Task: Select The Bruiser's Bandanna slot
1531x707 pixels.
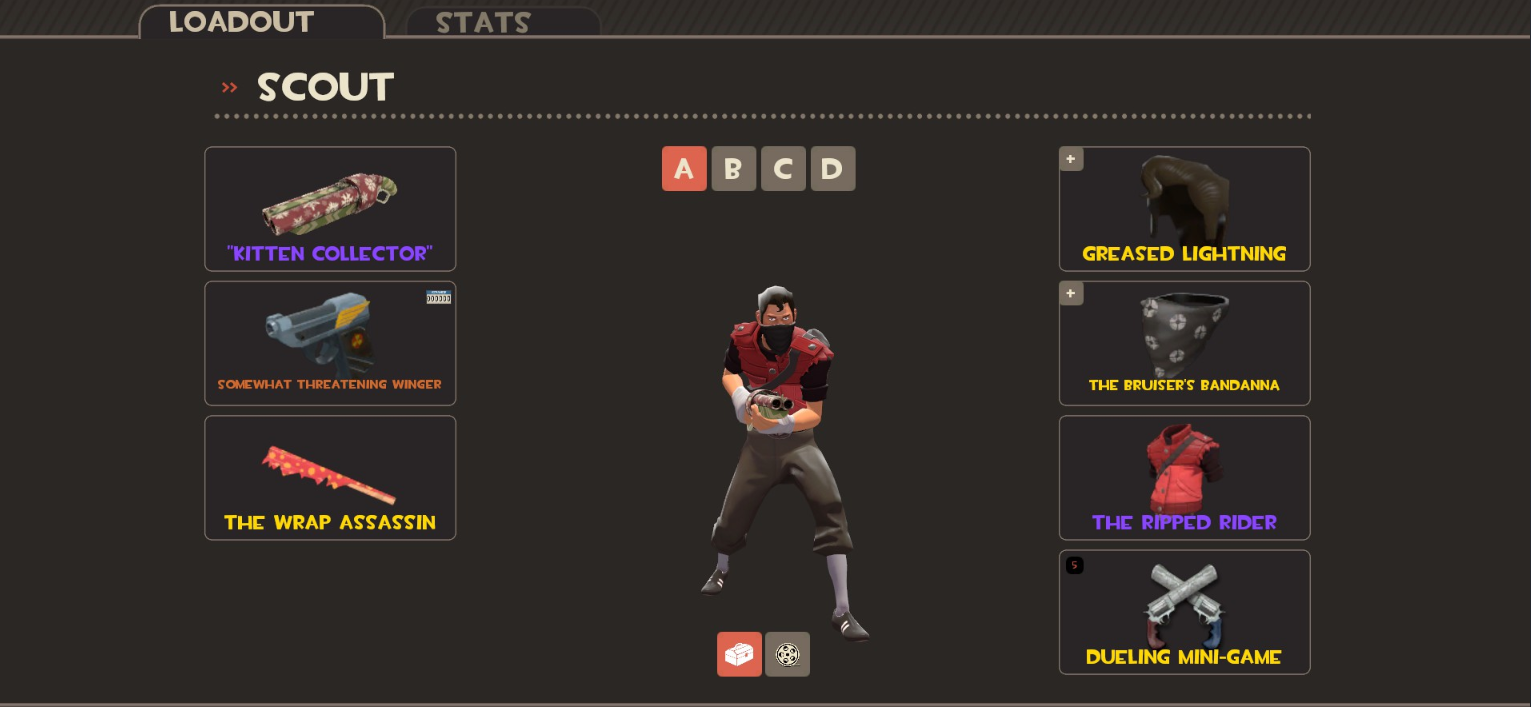Action: pyautogui.click(x=1184, y=345)
